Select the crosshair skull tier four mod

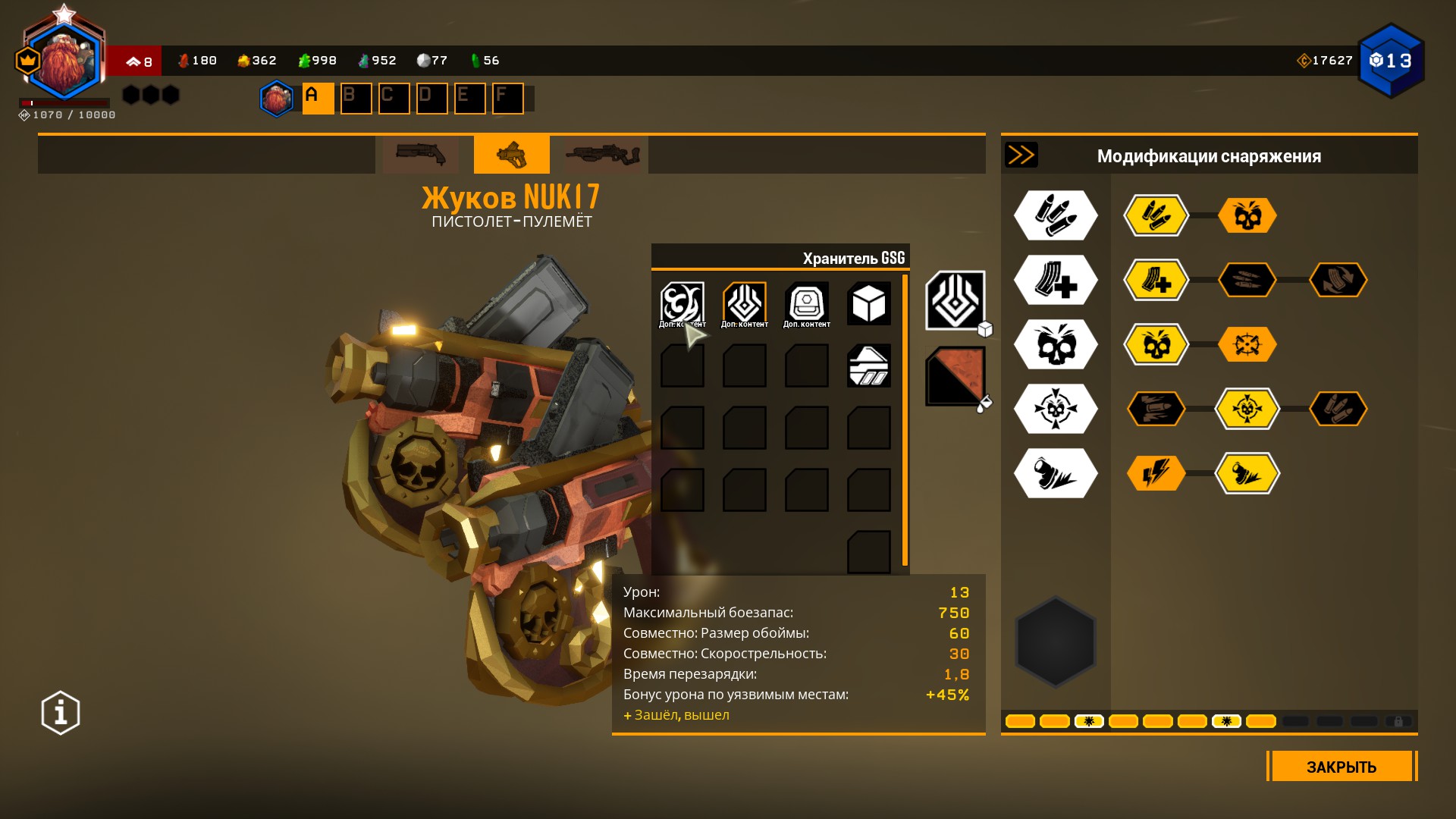pos(1247,409)
